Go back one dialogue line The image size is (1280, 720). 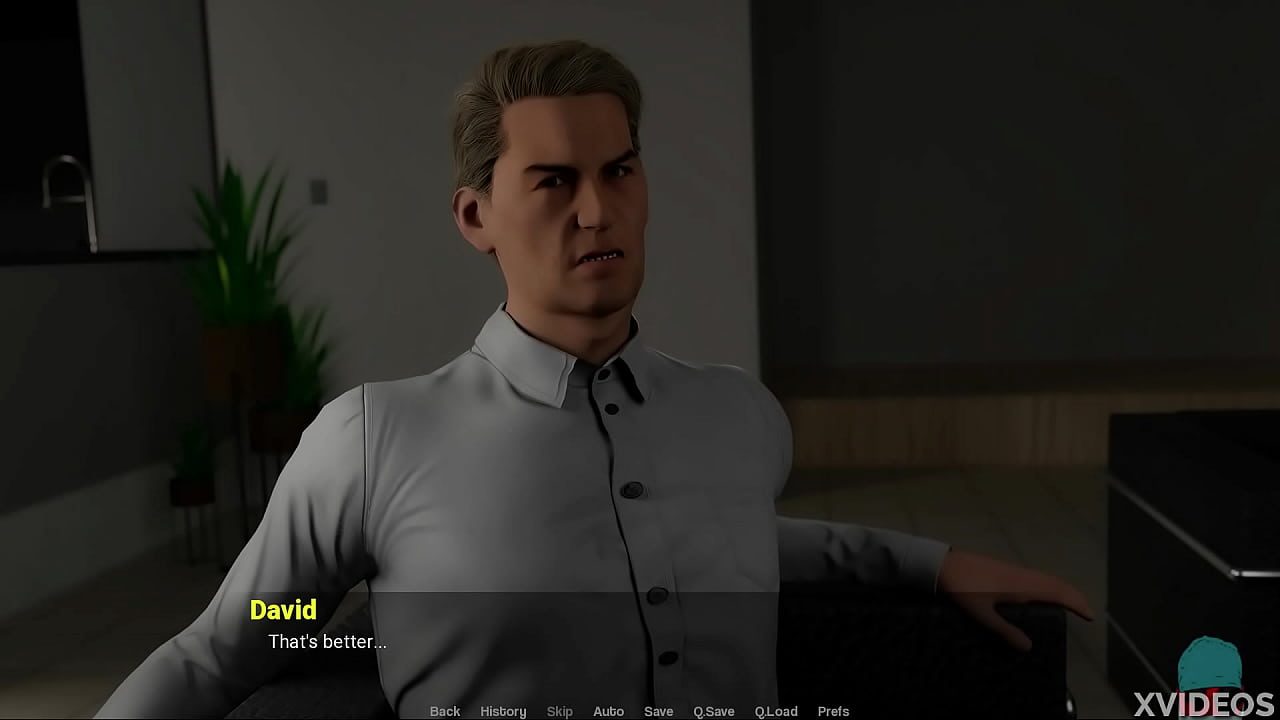click(x=445, y=711)
